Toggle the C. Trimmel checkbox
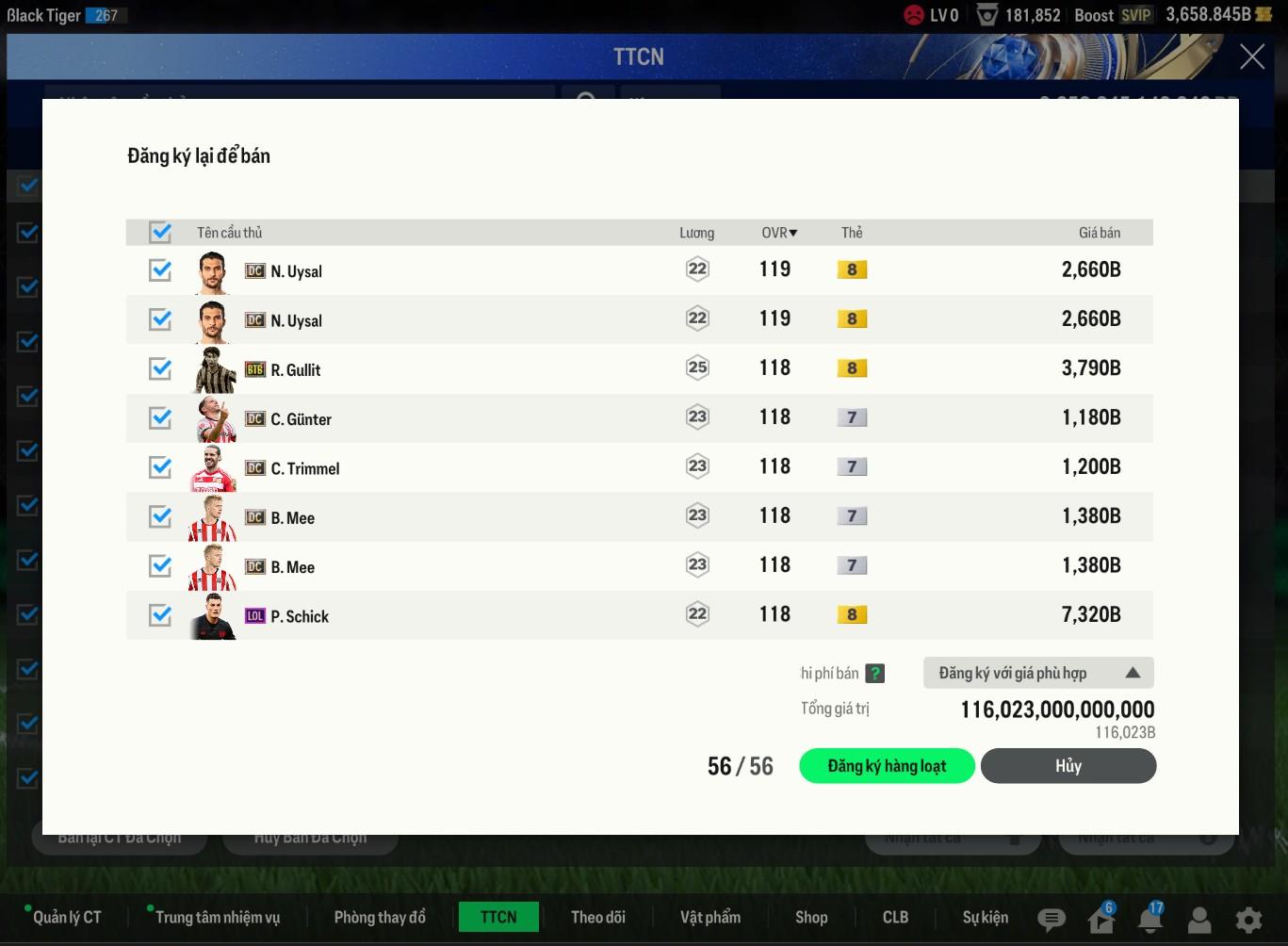Image resolution: width=1288 pixels, height=946 pixels. [160, 467]
